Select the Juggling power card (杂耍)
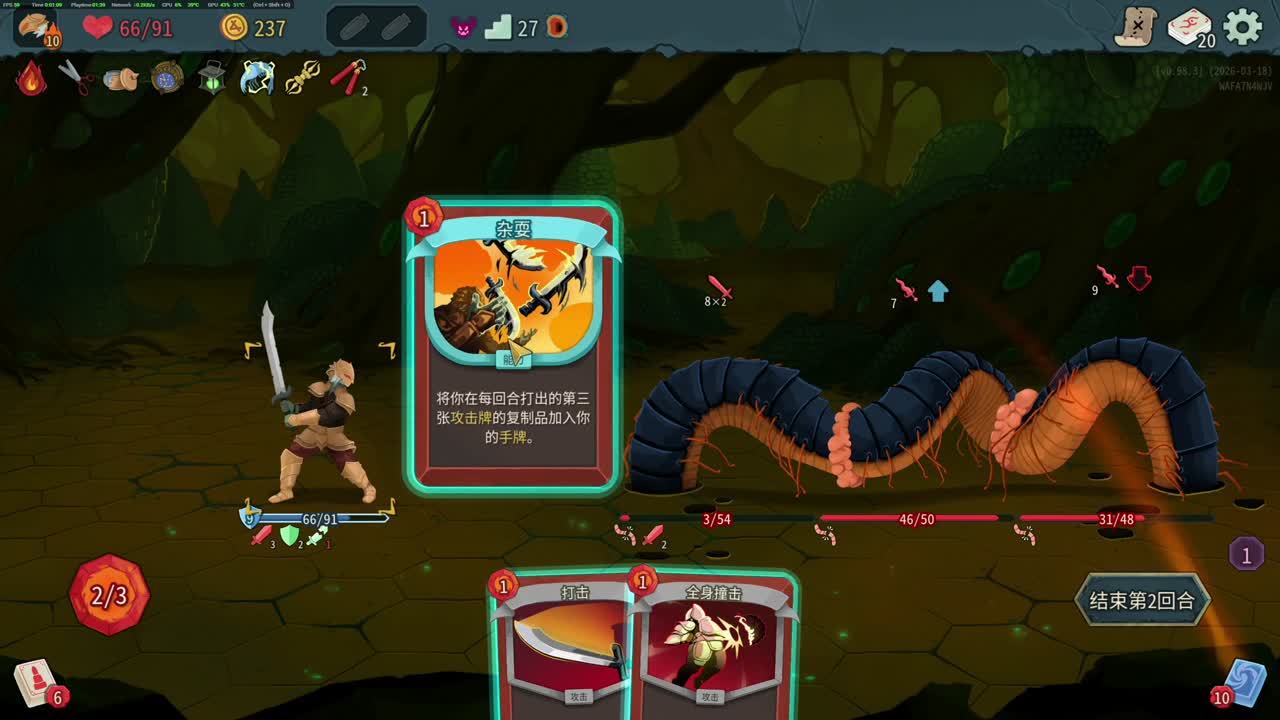Viewport: 1280px width, 720px height. (x=512, y=345)
